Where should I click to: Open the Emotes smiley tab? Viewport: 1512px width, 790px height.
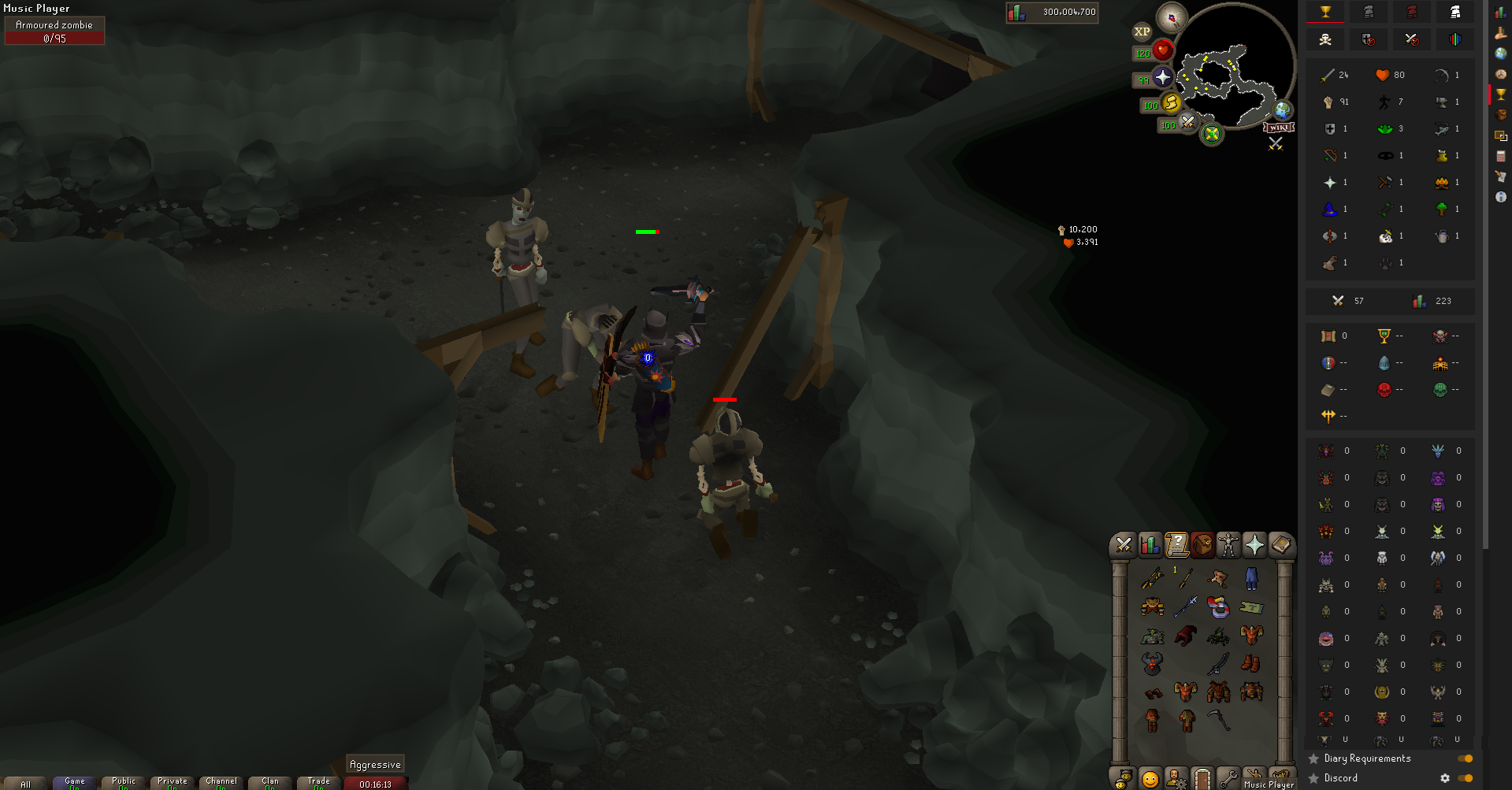1150,779
